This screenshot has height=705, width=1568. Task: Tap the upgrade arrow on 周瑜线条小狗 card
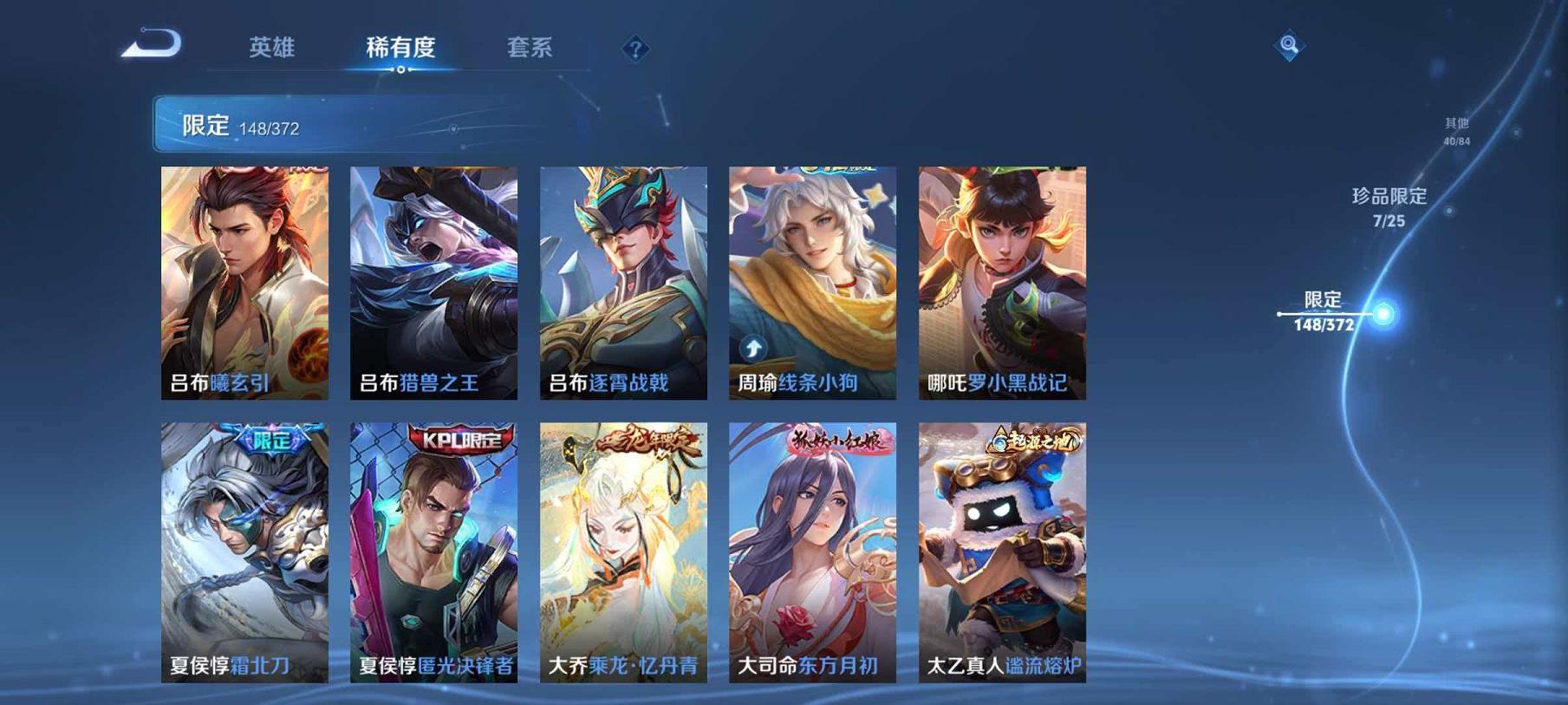751,349
